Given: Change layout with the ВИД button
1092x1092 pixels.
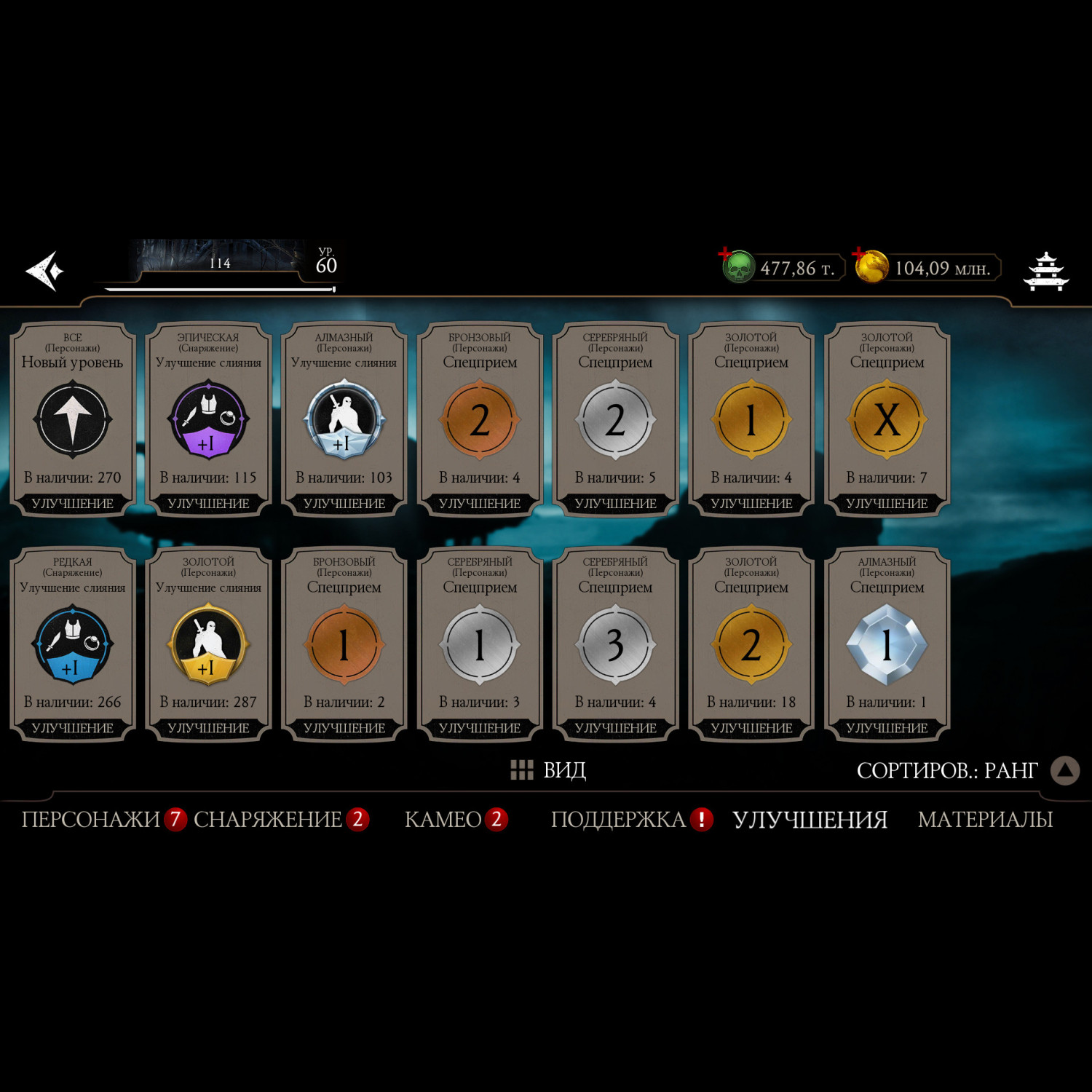Looking at the screenshot, I should click(x=549, y=770).
